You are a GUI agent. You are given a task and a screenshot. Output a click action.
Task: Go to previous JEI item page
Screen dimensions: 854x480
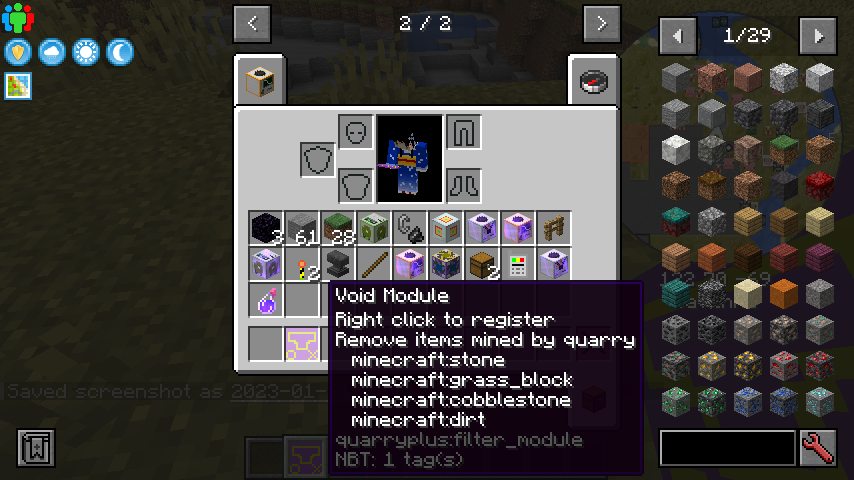coord(678,36)
